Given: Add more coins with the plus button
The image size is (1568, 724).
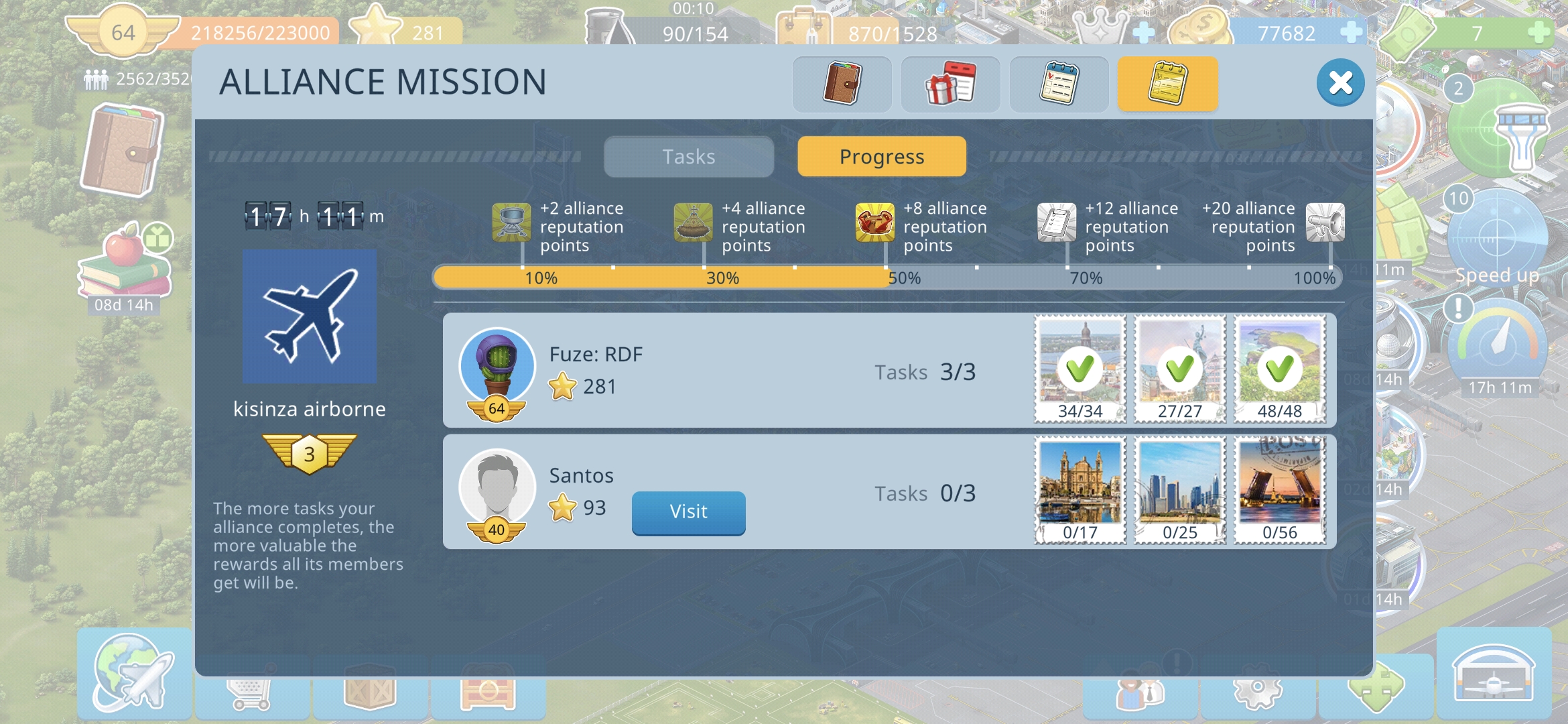Looking at the screenshot, I should pyautogui.click(x=1352, y=32).
